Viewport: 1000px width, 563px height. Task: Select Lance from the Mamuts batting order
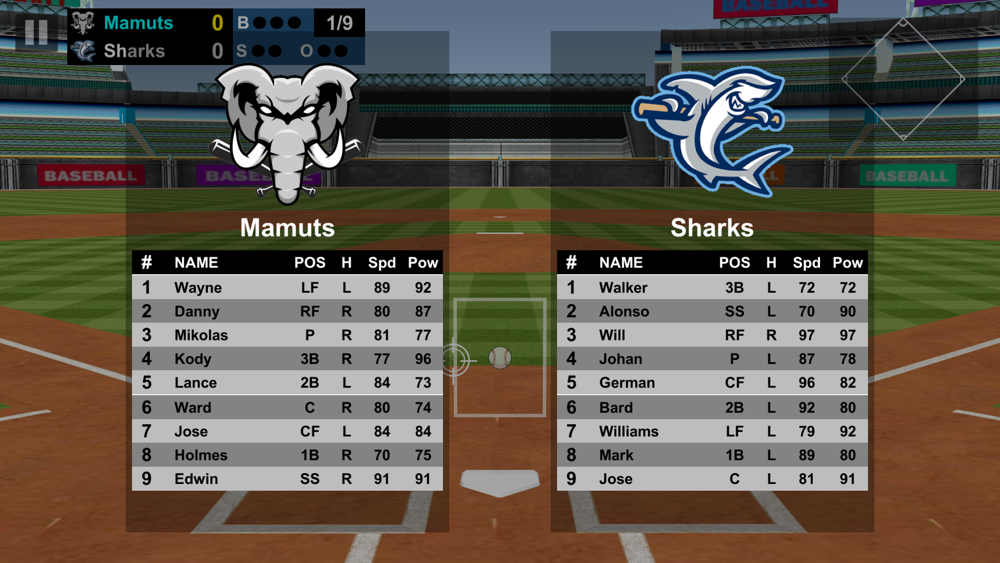click(x=287, y=383)
